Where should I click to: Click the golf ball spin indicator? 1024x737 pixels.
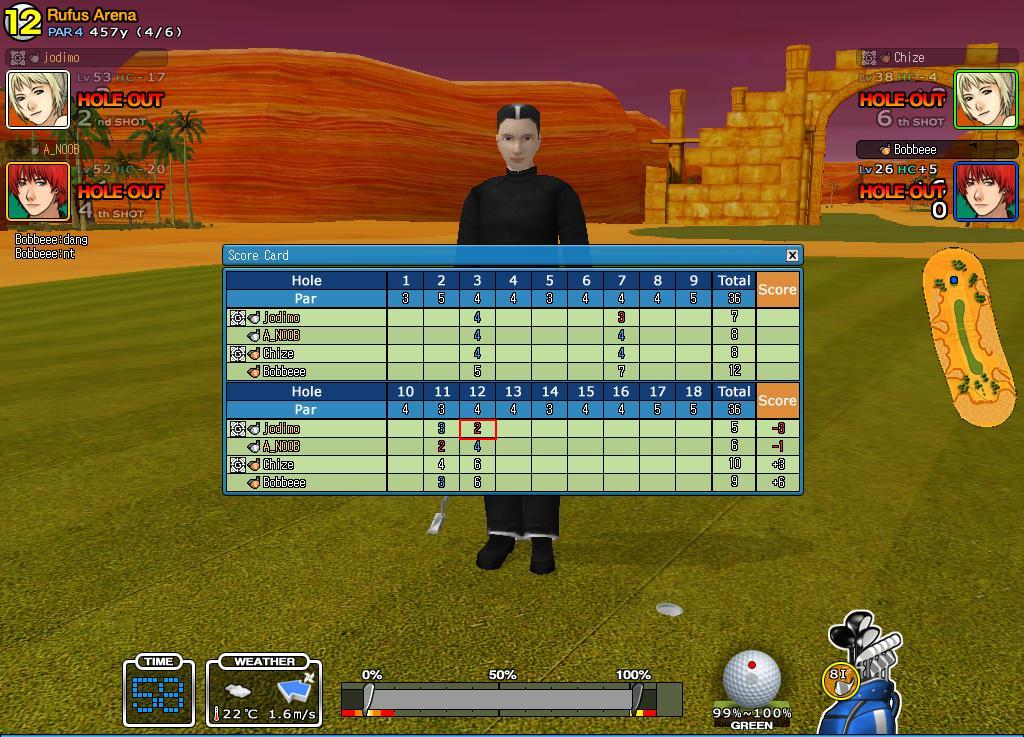751,677
